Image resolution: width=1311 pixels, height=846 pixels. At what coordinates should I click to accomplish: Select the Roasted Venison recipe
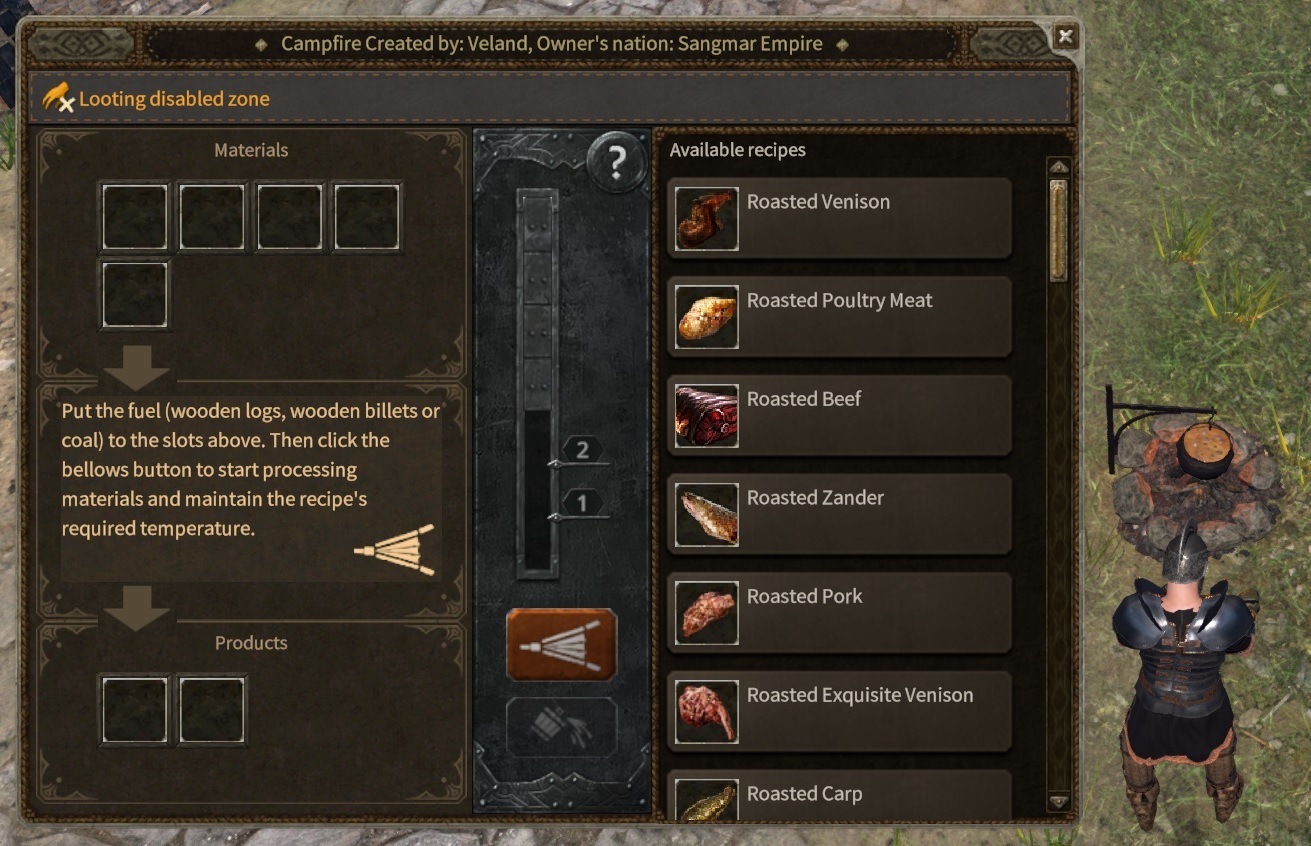click(x=839, y=218)
